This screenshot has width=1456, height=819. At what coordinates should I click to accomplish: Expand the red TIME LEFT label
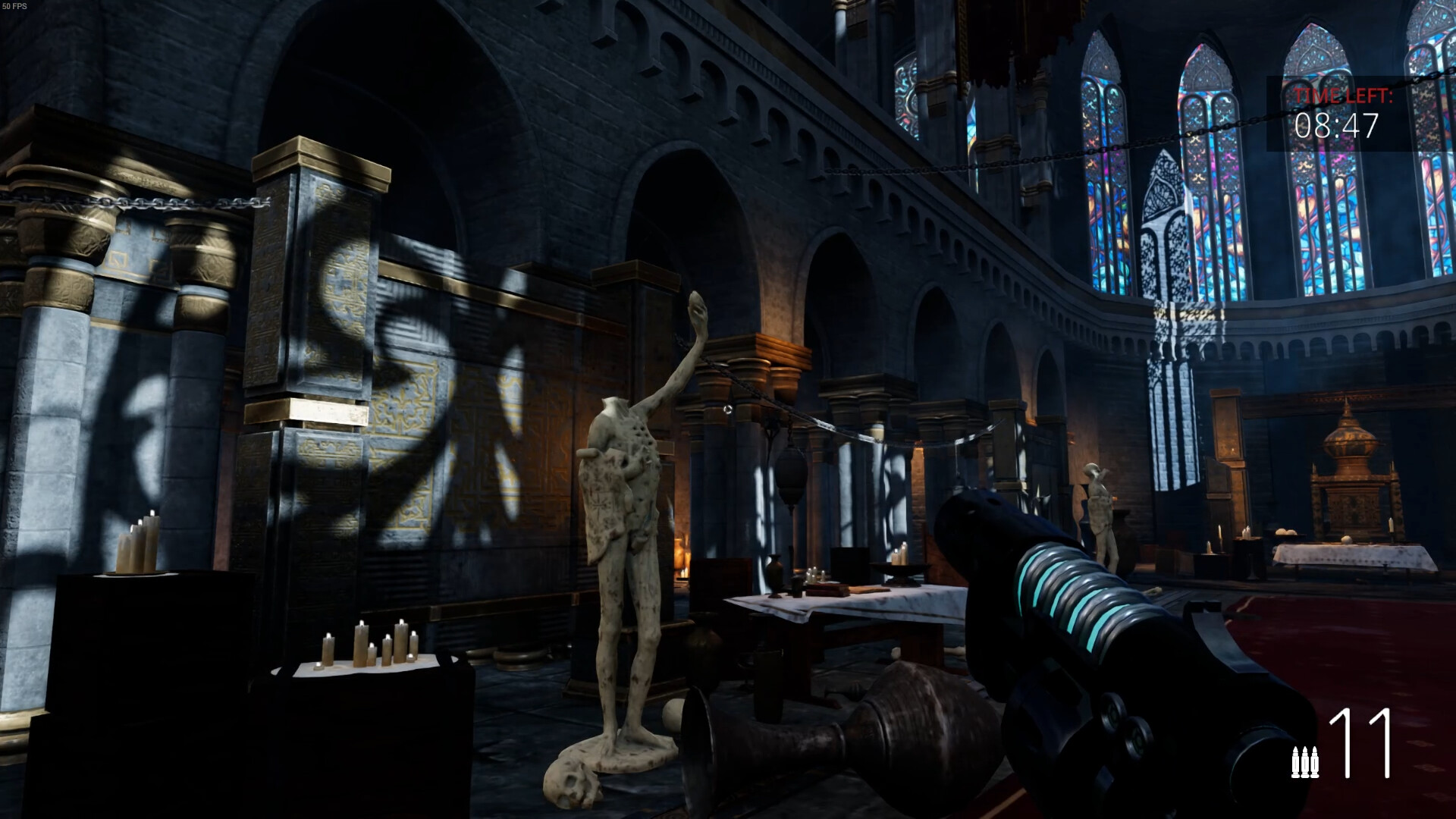click(x=1341, y=97)
